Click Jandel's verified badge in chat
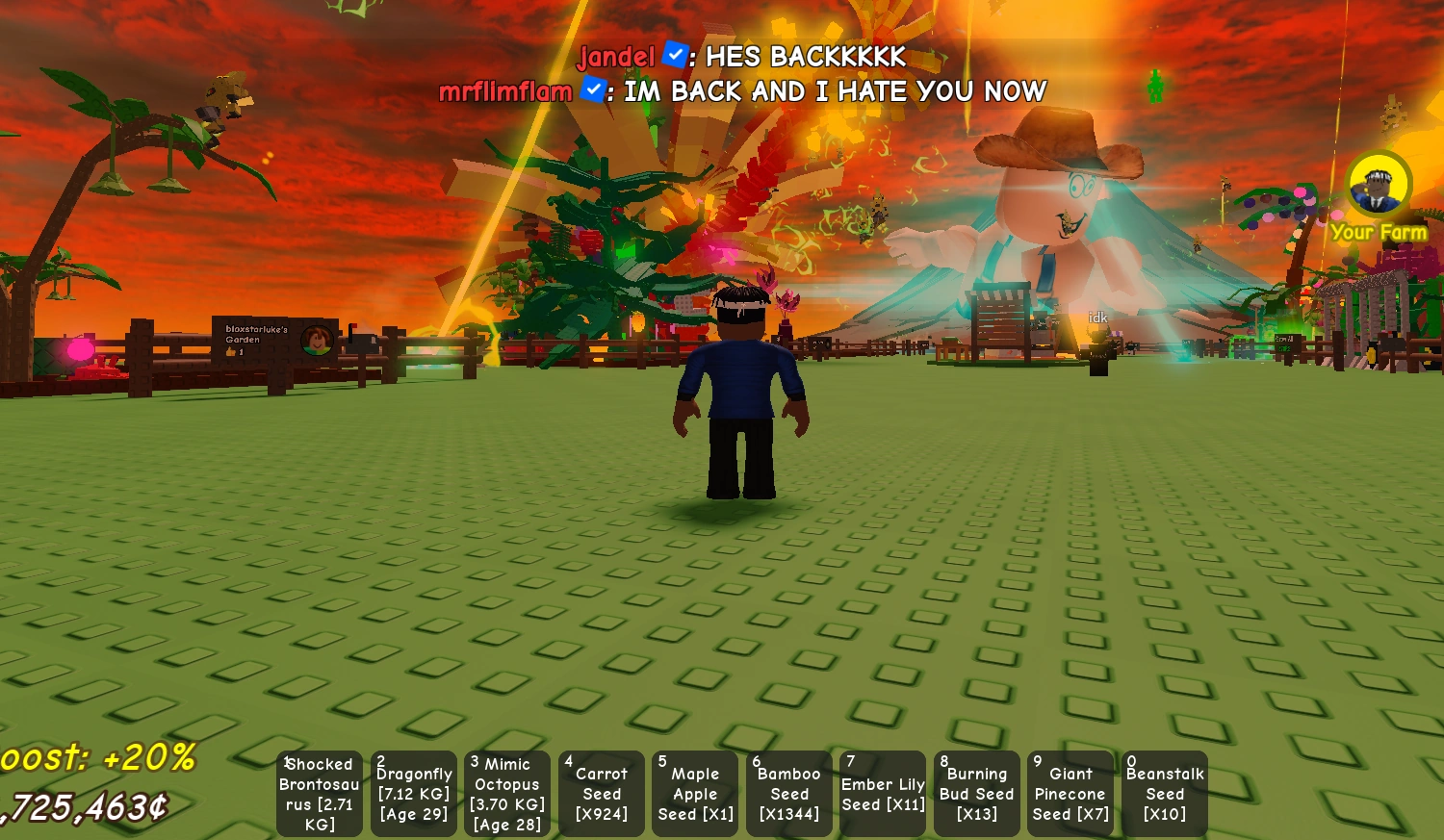This screenshot has width=1444, height=840. 672,57
